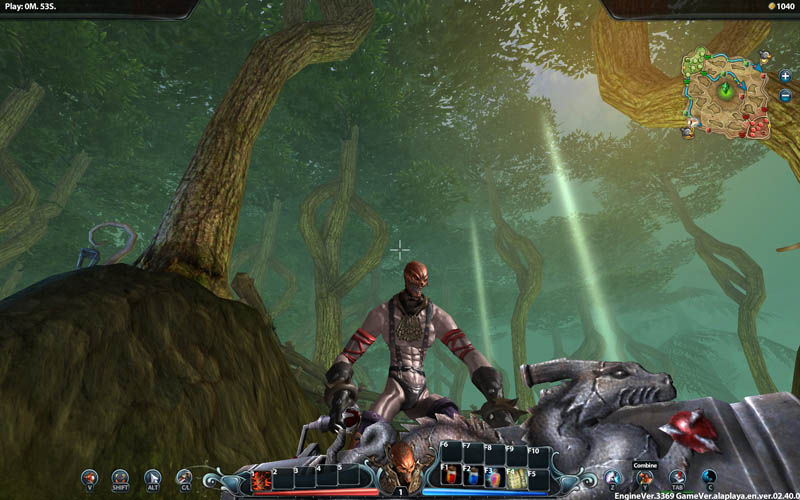The image size is (800, 500).
Task: Open the arena minimap
Action: (x=724, y=92)
